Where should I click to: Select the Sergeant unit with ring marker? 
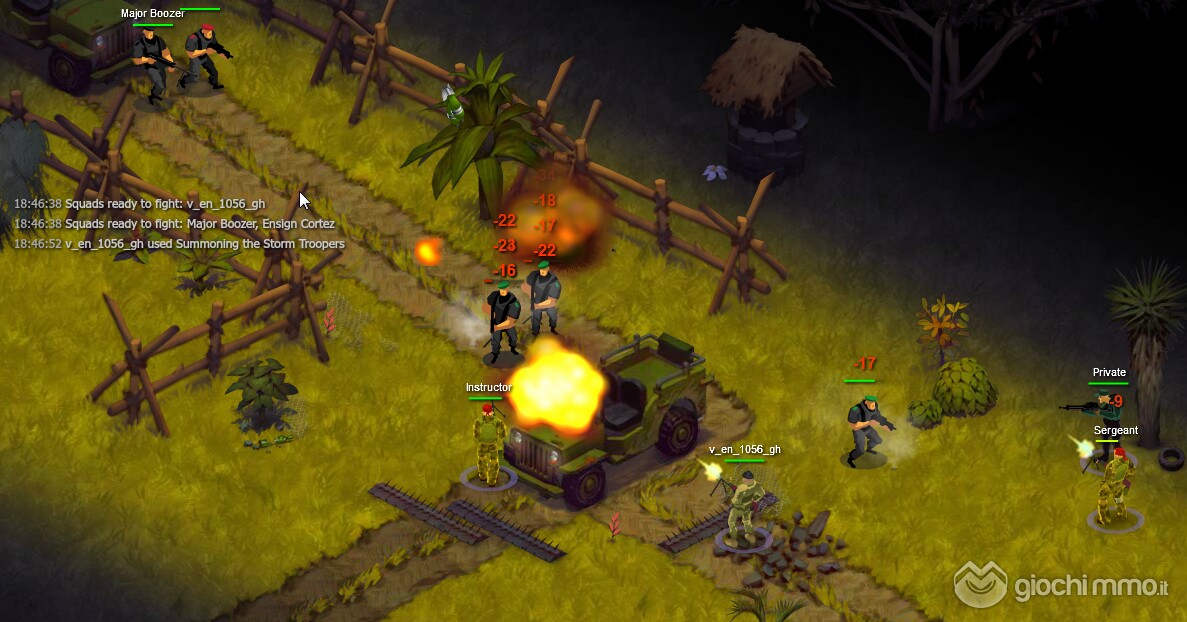(x=1114, y=489)
